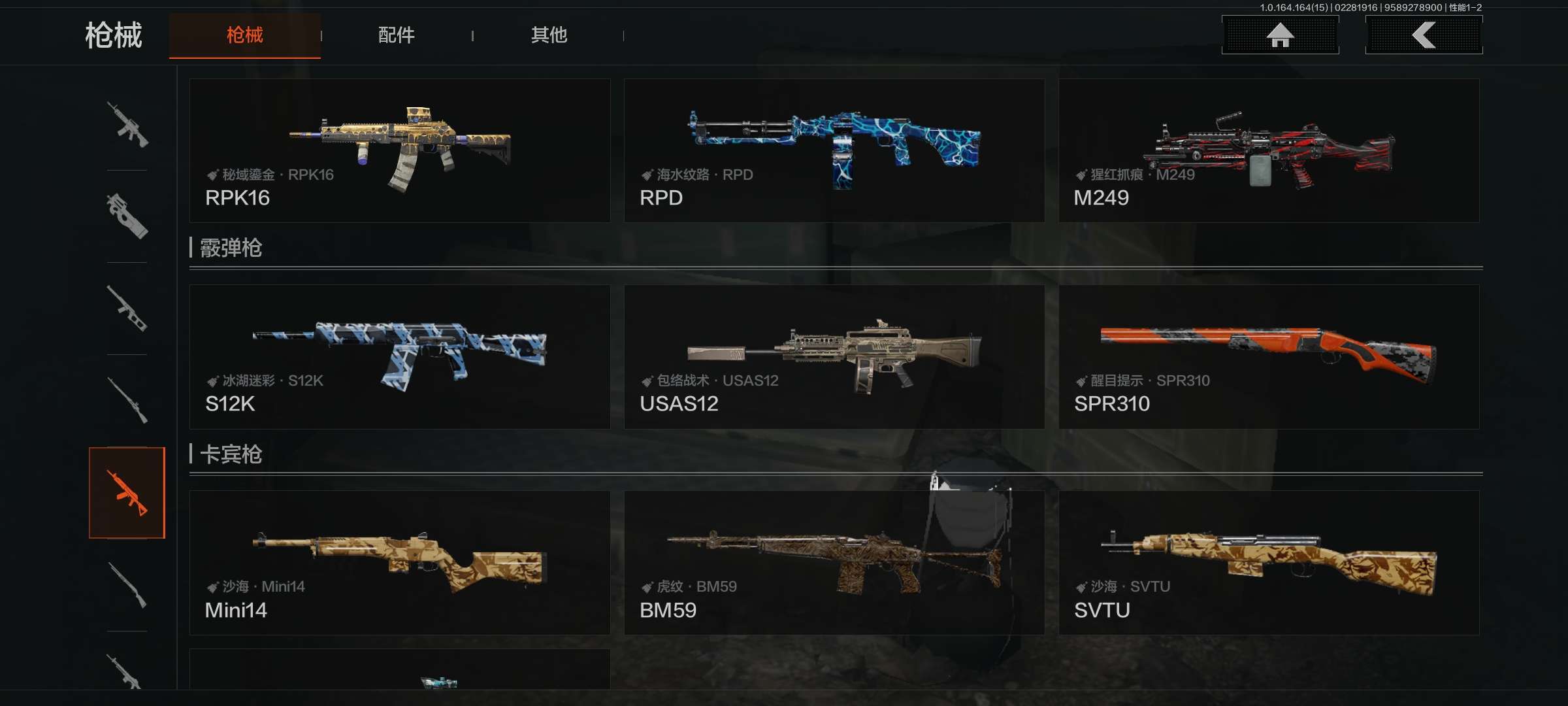Select the highlighted orange rifle category

tap(127, 493)
